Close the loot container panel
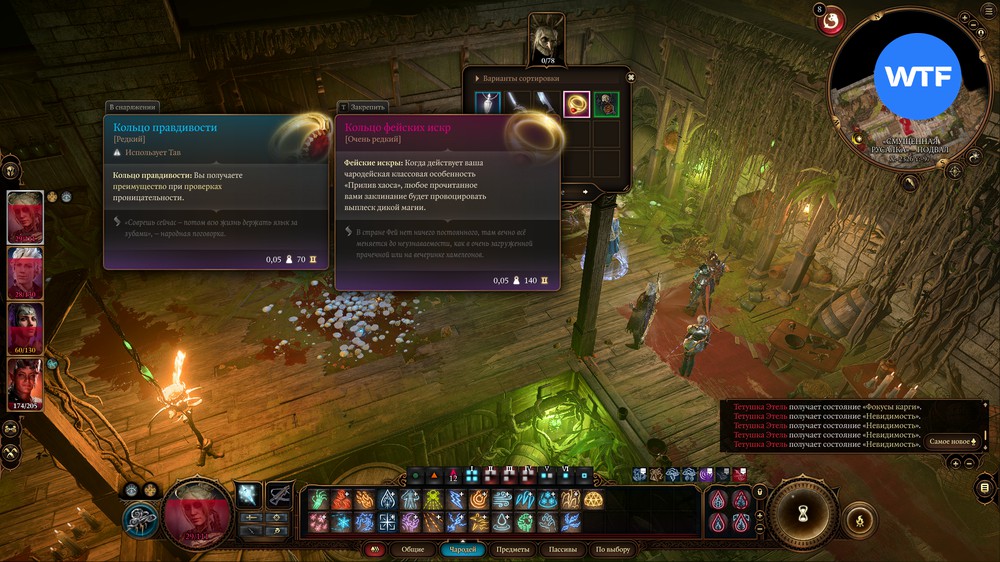This screenshot has width=1000, height=562. tap(630, 77)
